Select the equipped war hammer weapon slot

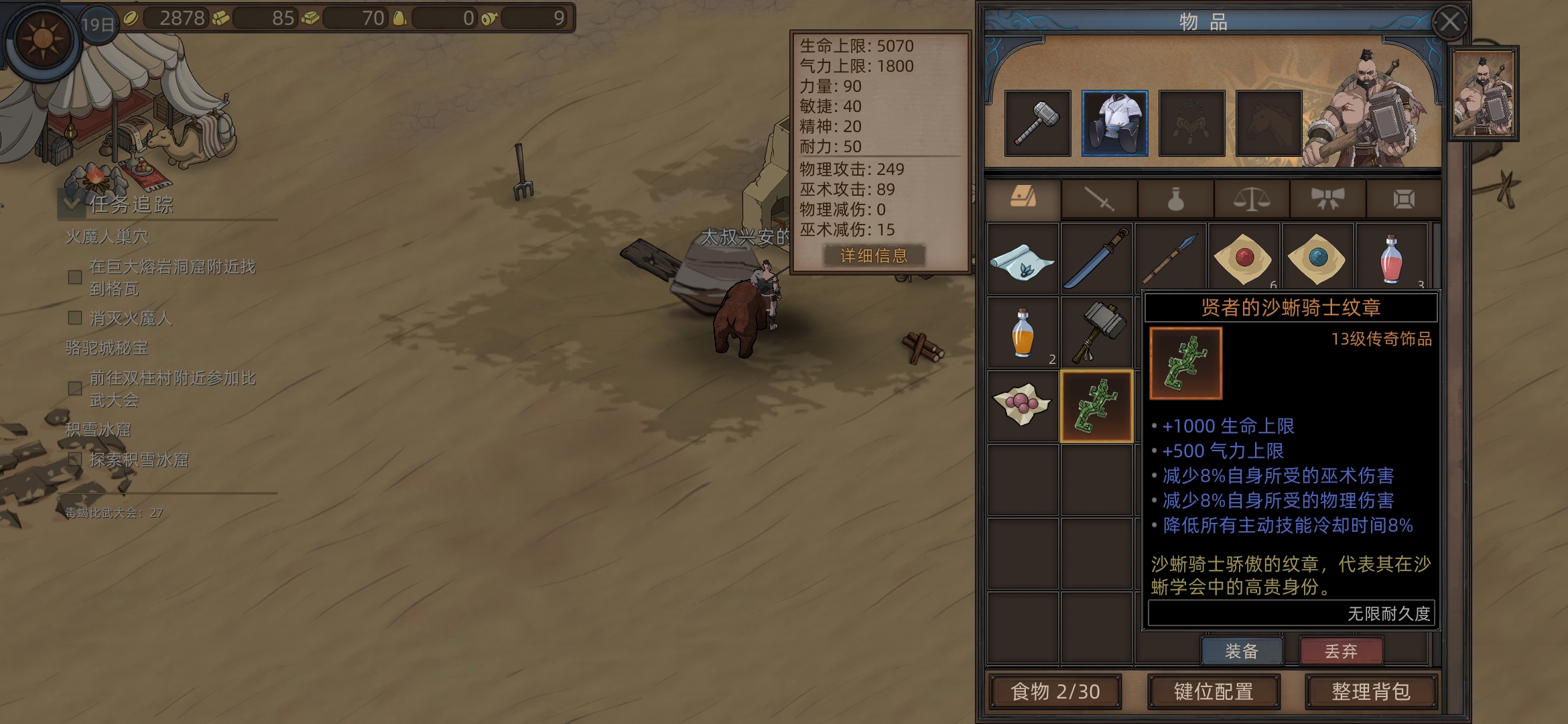click(x=1037, y=124)
